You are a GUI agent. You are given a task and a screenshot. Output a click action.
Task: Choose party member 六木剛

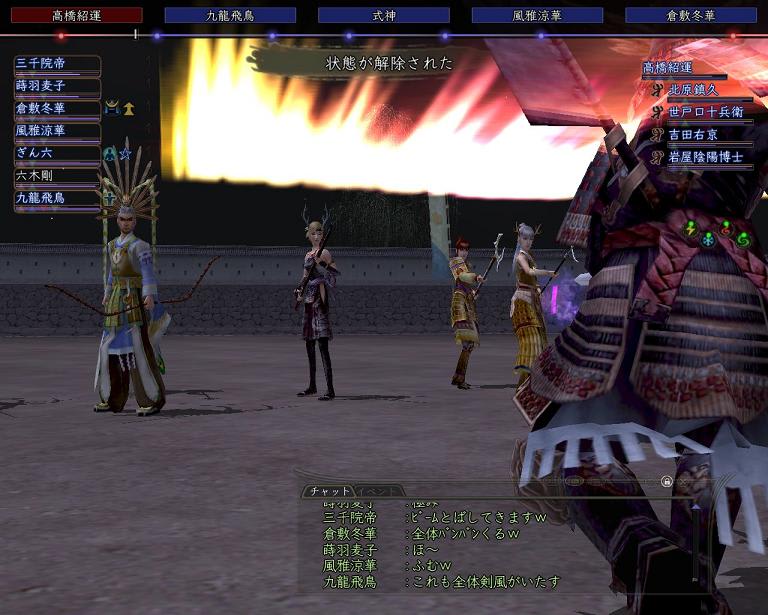[x=57, y=176]
